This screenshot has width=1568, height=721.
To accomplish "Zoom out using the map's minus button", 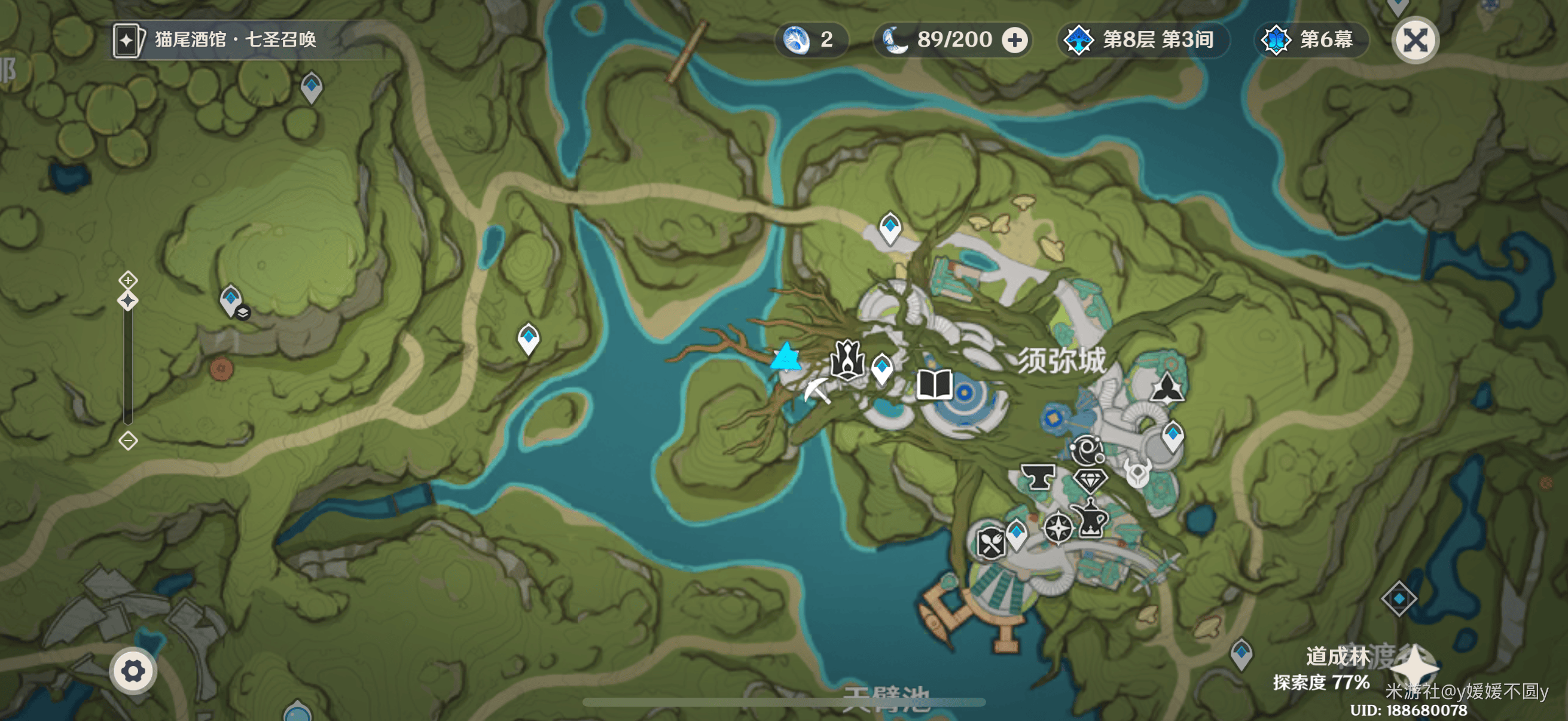I will click(128, 441).
